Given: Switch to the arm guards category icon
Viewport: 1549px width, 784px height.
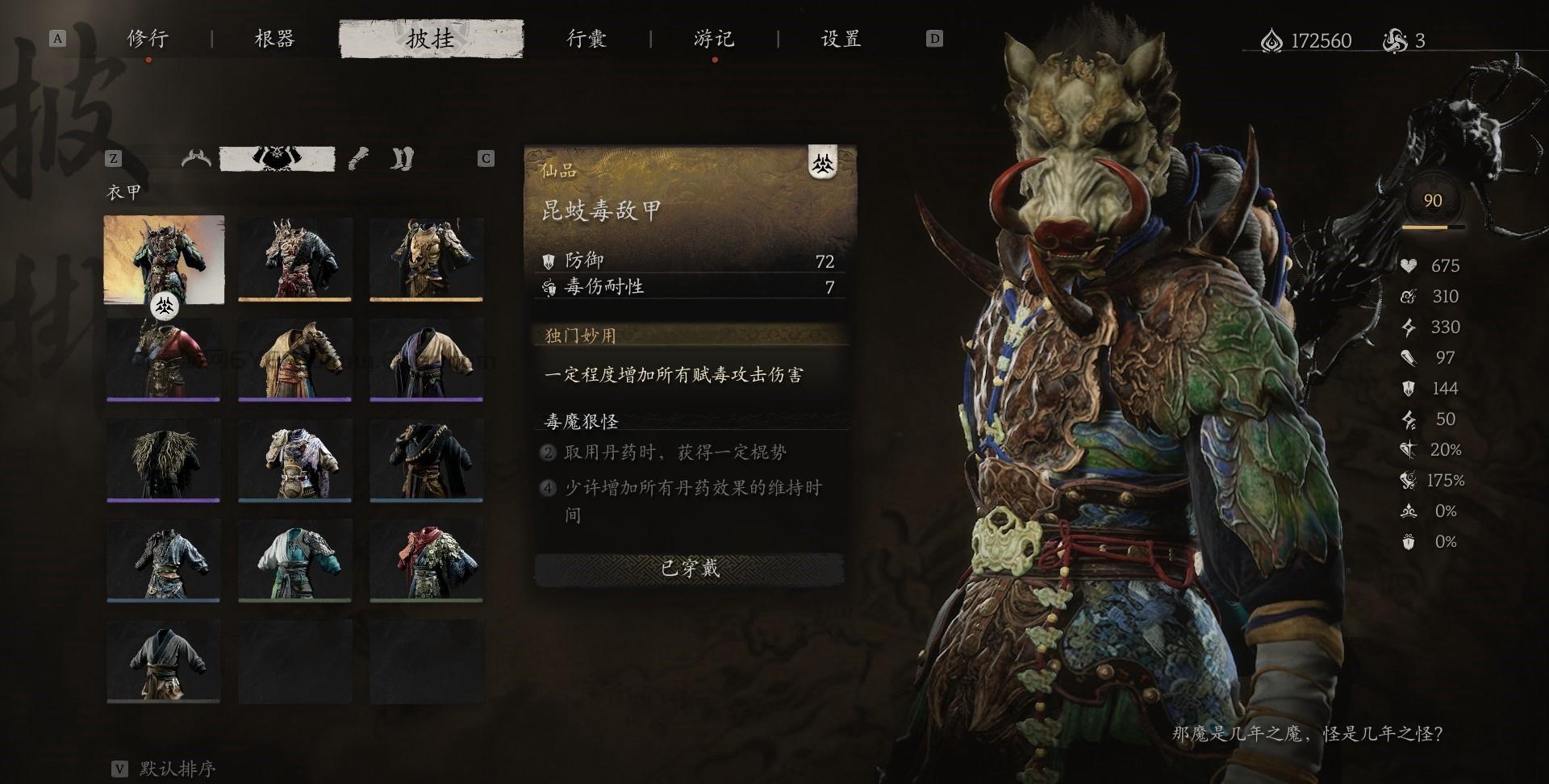Looking at the screenshot, I should [x=360, y=158].
